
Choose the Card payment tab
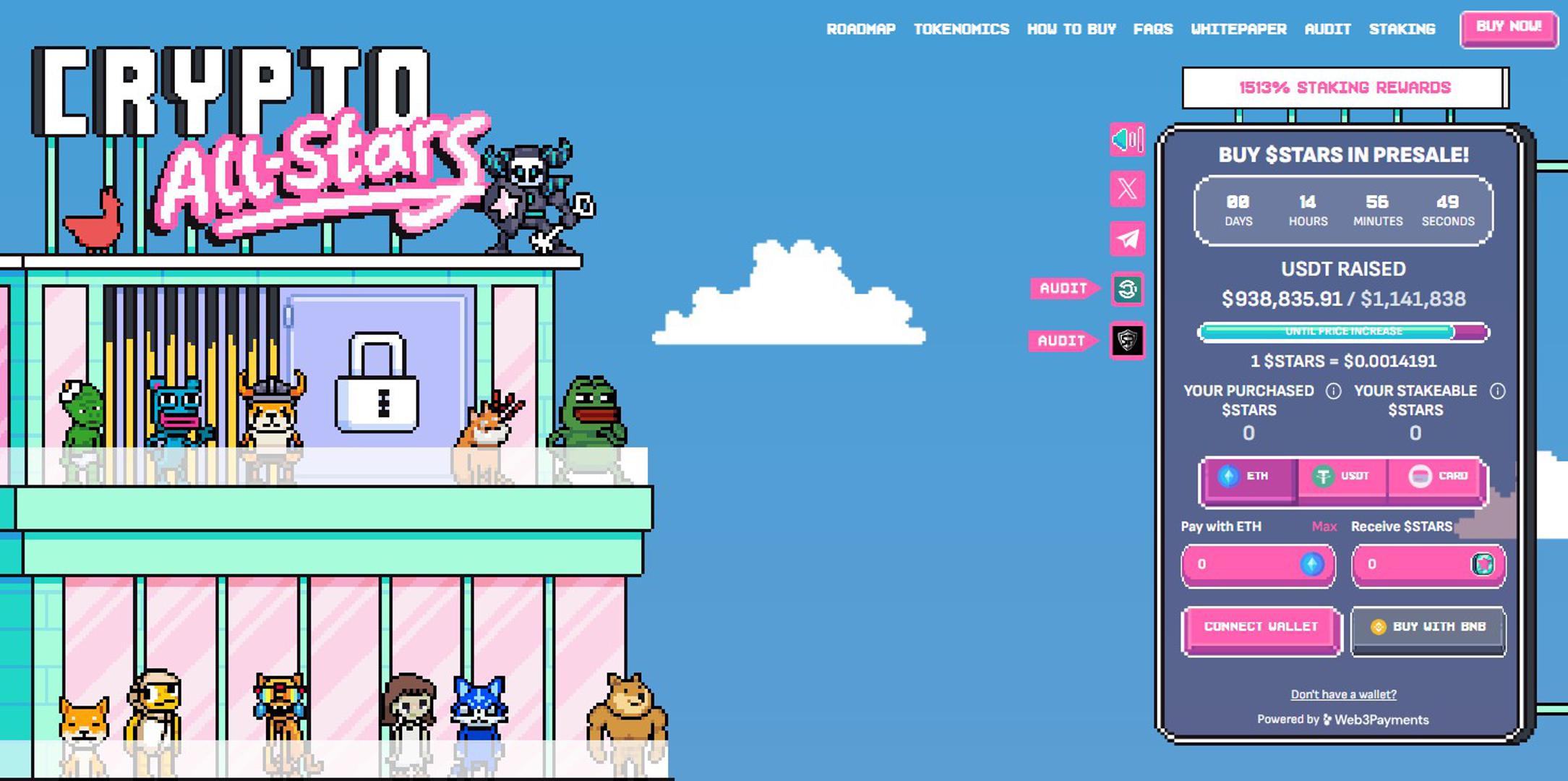pyautogui.click(x=1437, y=477)
